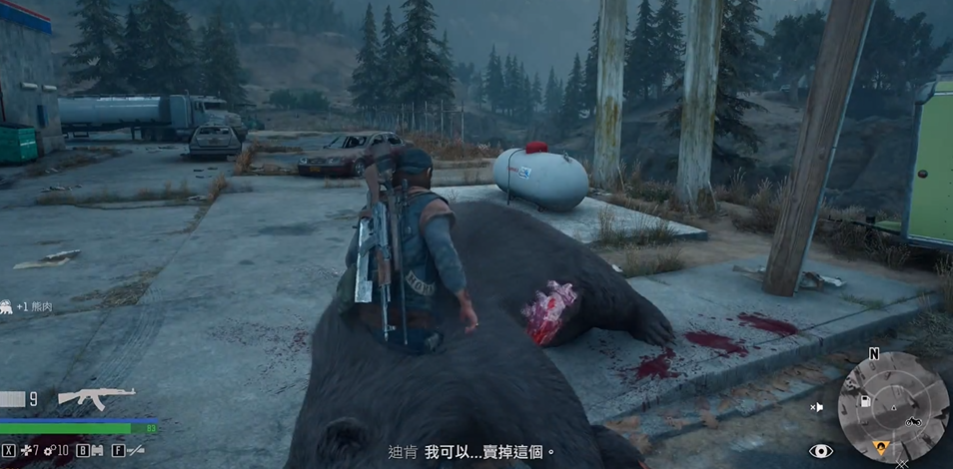953x469 pixels.
Task: Click the circular minimap
Action: 892,407
